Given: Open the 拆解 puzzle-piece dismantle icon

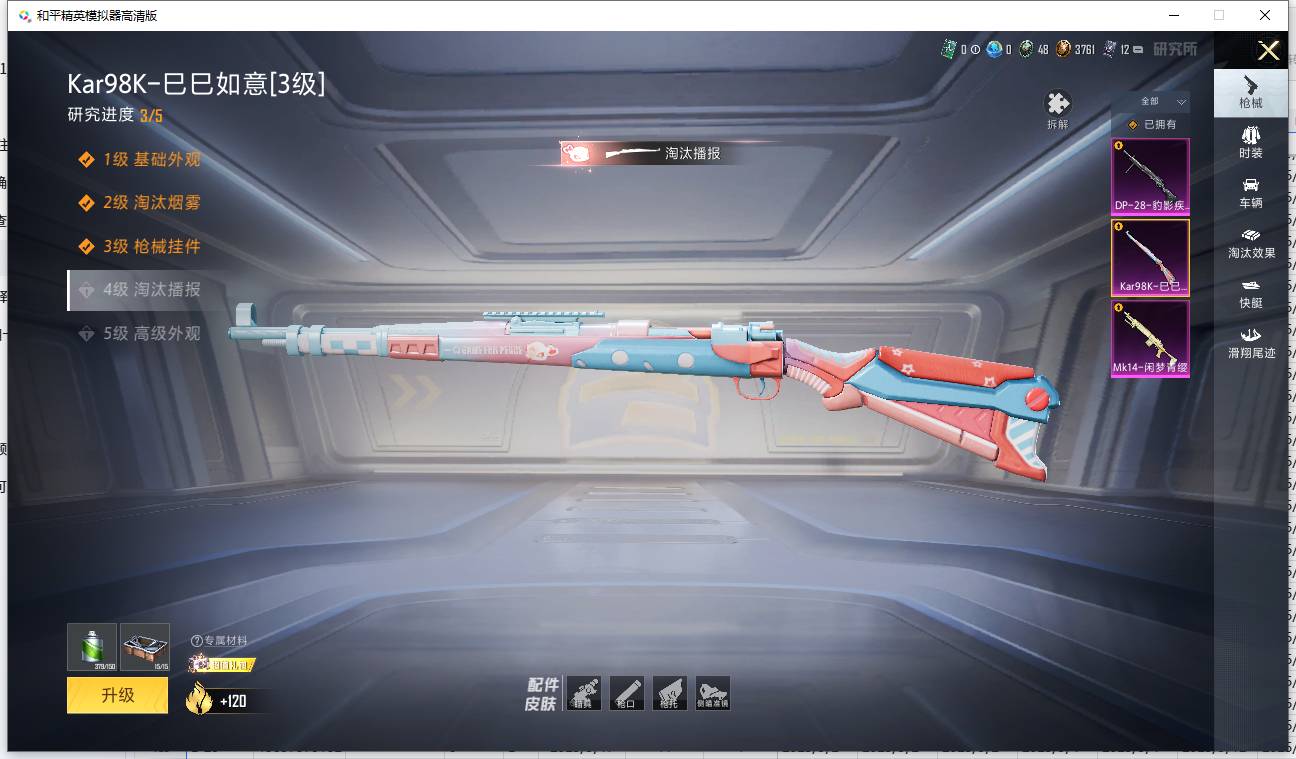Looking at the screenshot, I should click(1057, 109).
